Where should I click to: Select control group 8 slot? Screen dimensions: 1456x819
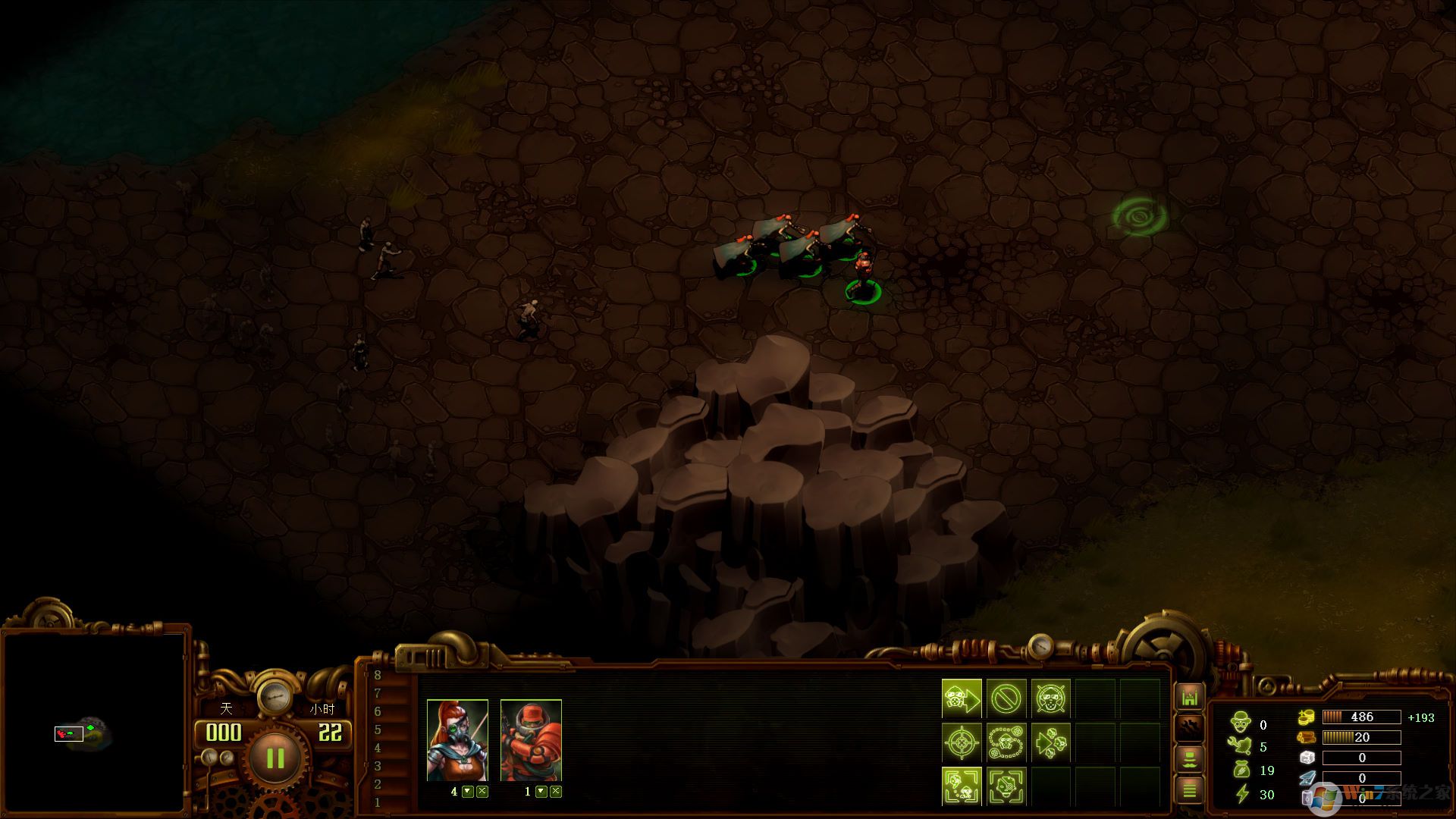[378, 675]
